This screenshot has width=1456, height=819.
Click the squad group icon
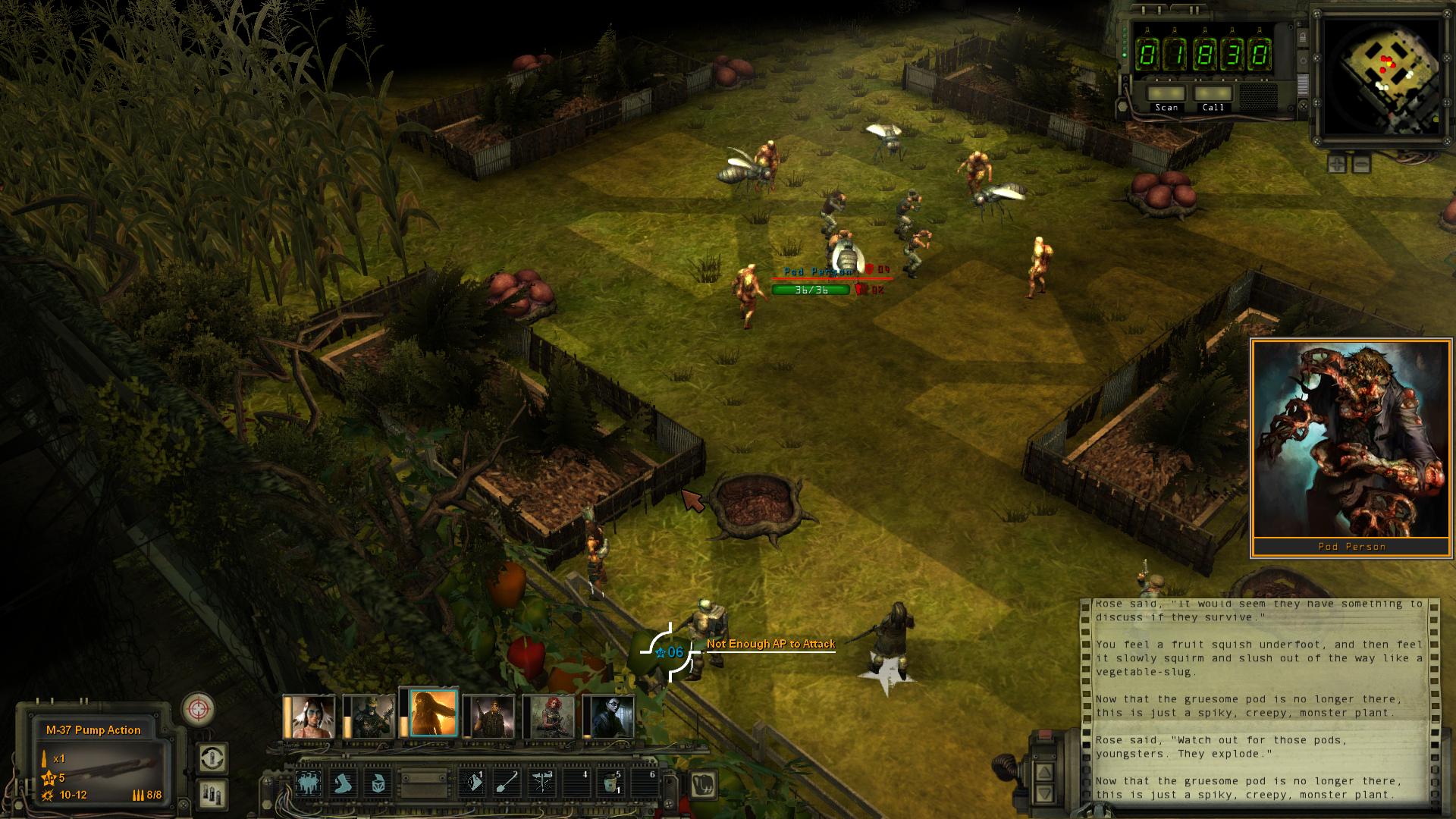[x=307, y=783]
